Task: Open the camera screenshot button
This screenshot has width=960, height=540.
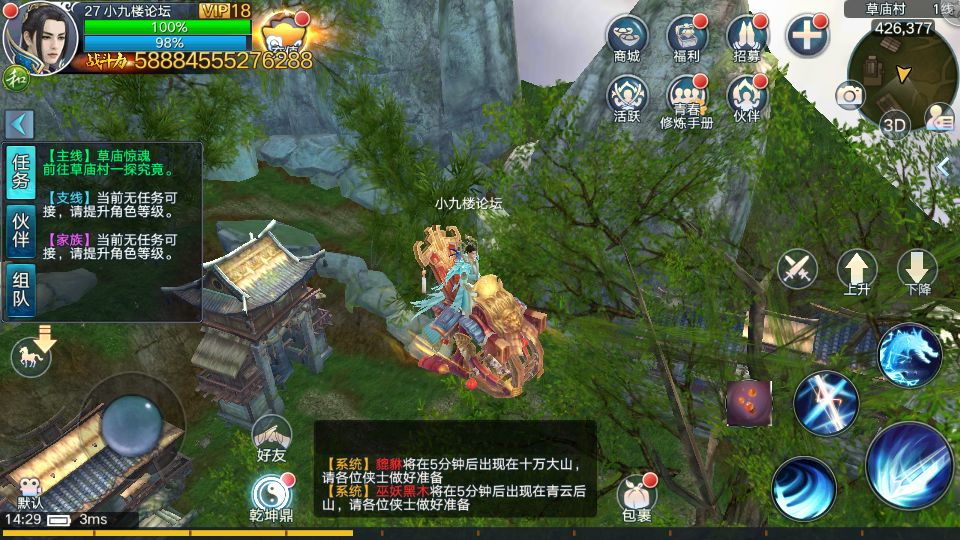Action: [x=850, y=95]
